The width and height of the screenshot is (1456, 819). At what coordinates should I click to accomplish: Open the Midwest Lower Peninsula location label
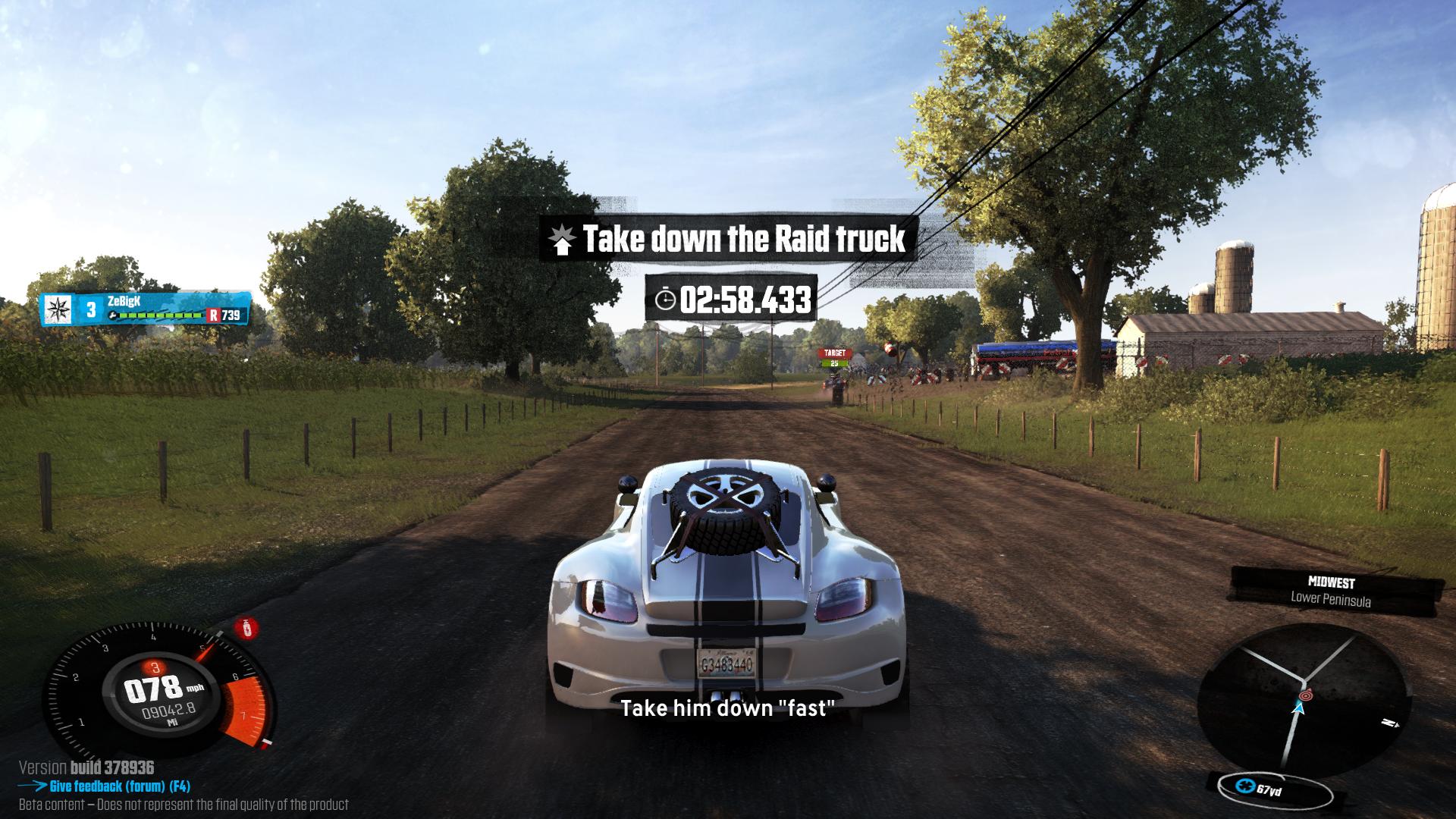click(1332, 591)
